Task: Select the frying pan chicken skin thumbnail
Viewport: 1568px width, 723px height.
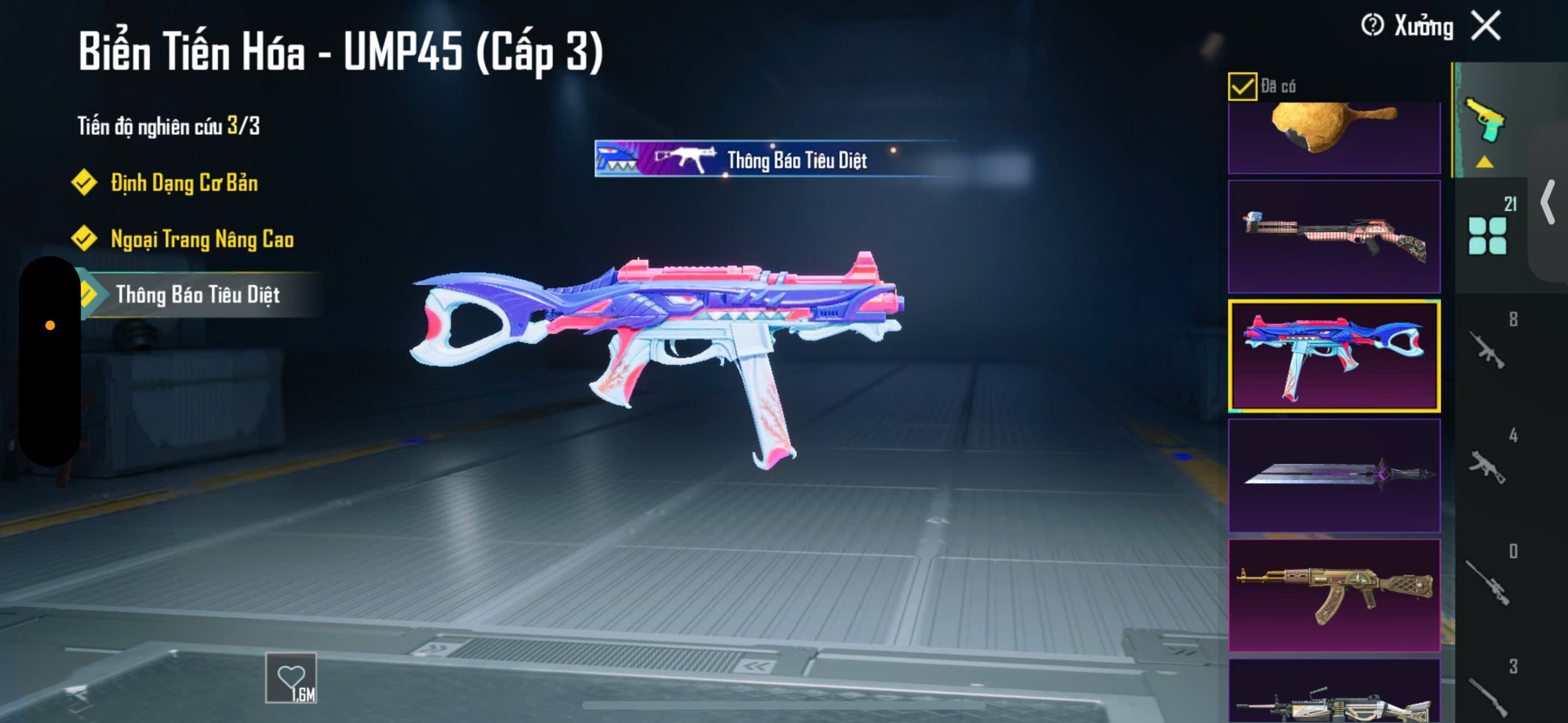Action: click(1334, 136)
